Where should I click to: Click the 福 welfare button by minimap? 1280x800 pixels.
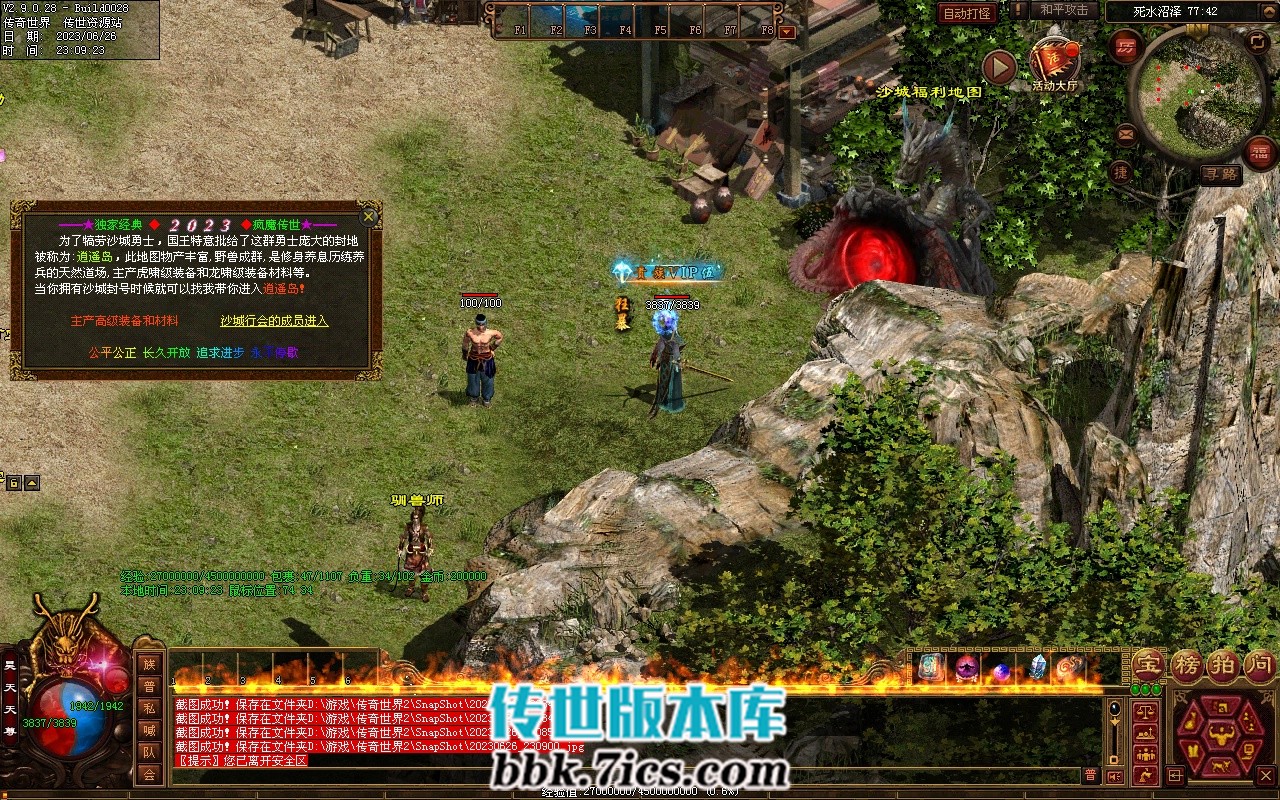(x=1261, y=153)
